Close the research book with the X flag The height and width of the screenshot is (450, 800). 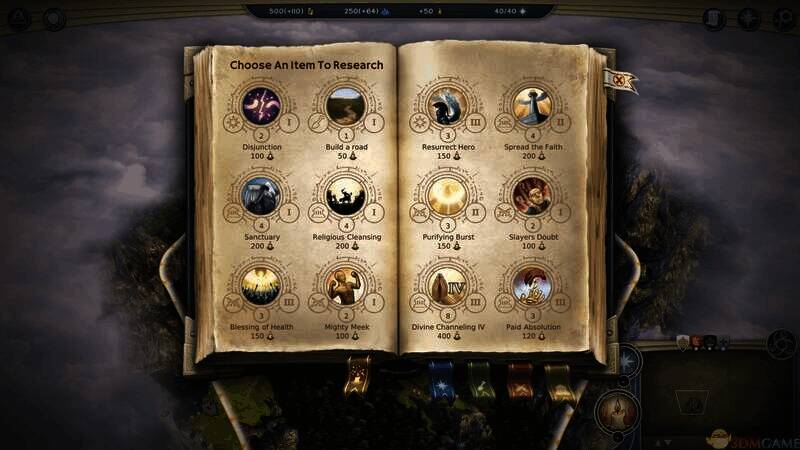(x=625, y=81)
